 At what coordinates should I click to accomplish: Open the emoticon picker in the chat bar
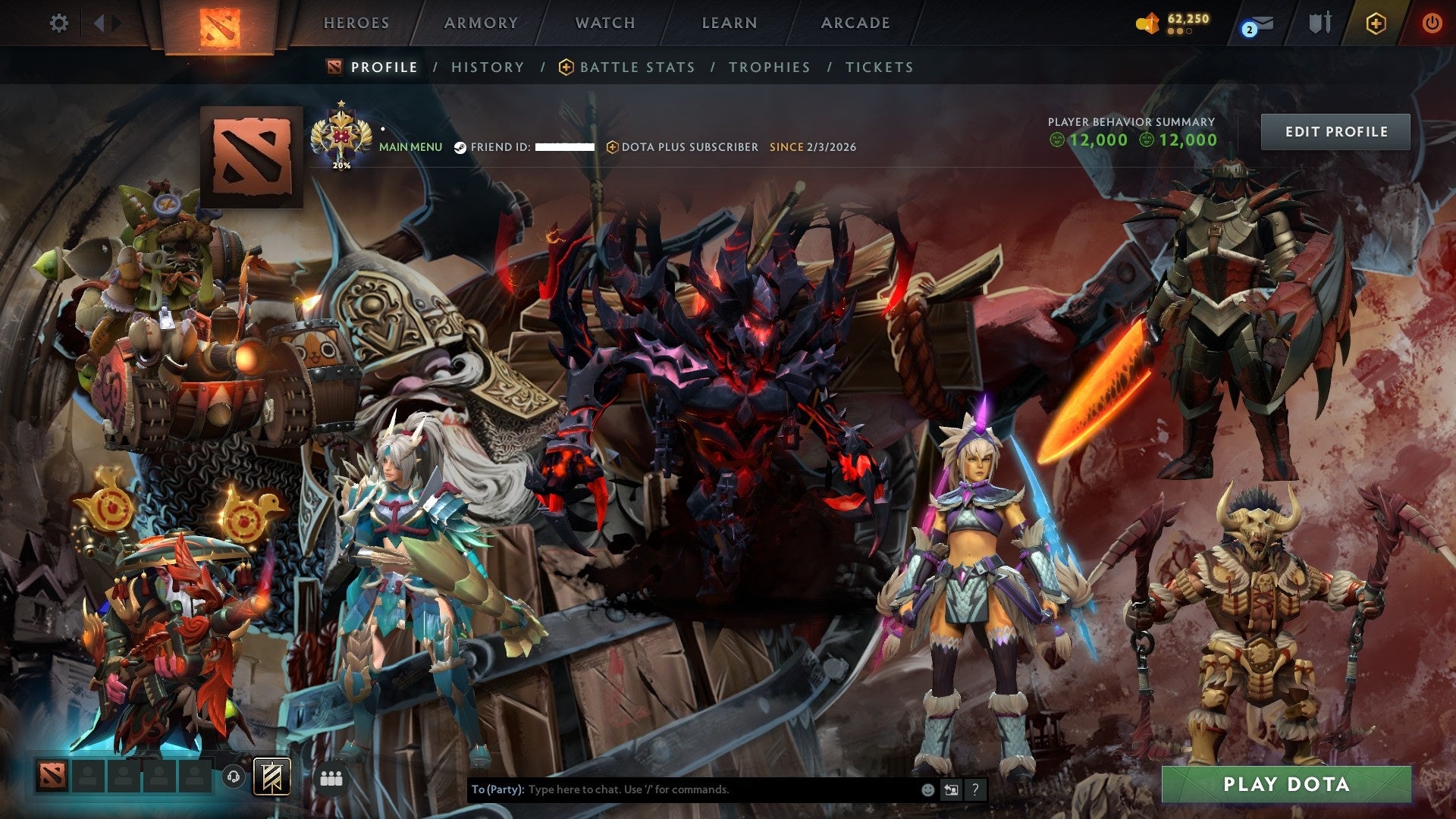coord(927,789)
